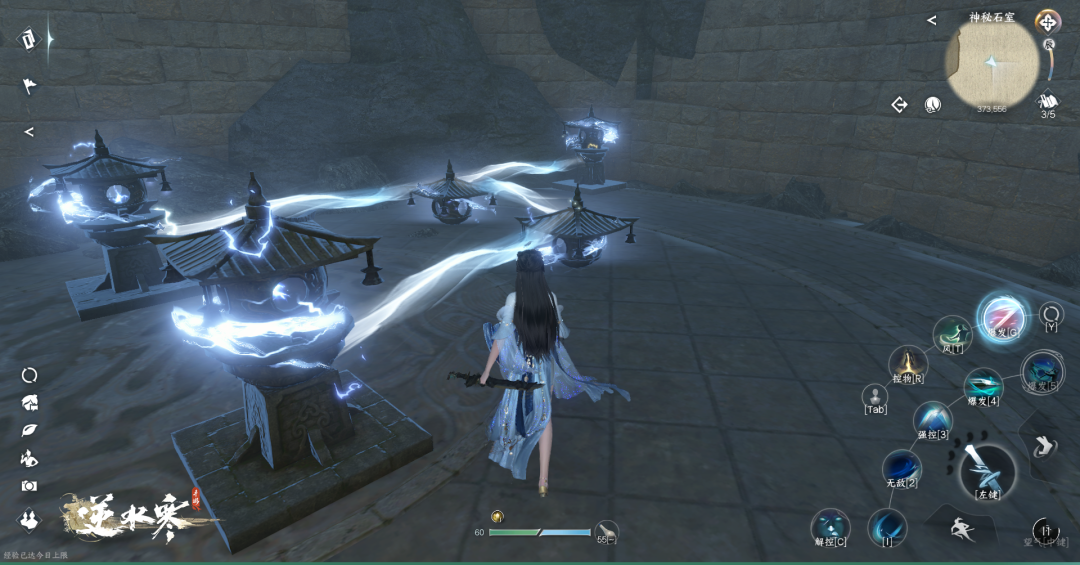The width and height of the screenshot is (1080, 565).
Task: Click the [Tab] target switch button
Action: pyautogui.click(x=875, y=396)
